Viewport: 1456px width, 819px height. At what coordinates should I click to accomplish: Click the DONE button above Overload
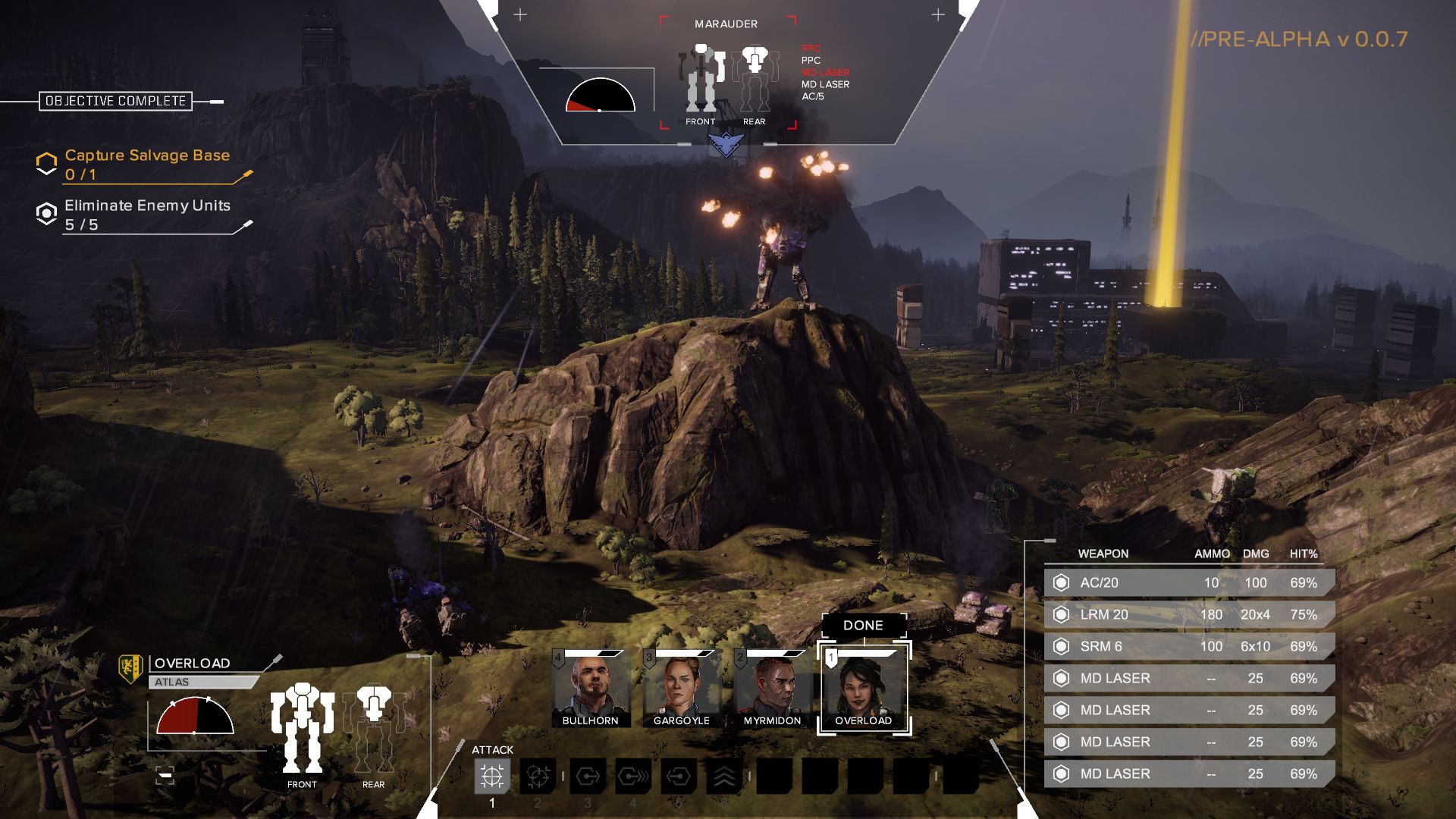tap(865, 625)
